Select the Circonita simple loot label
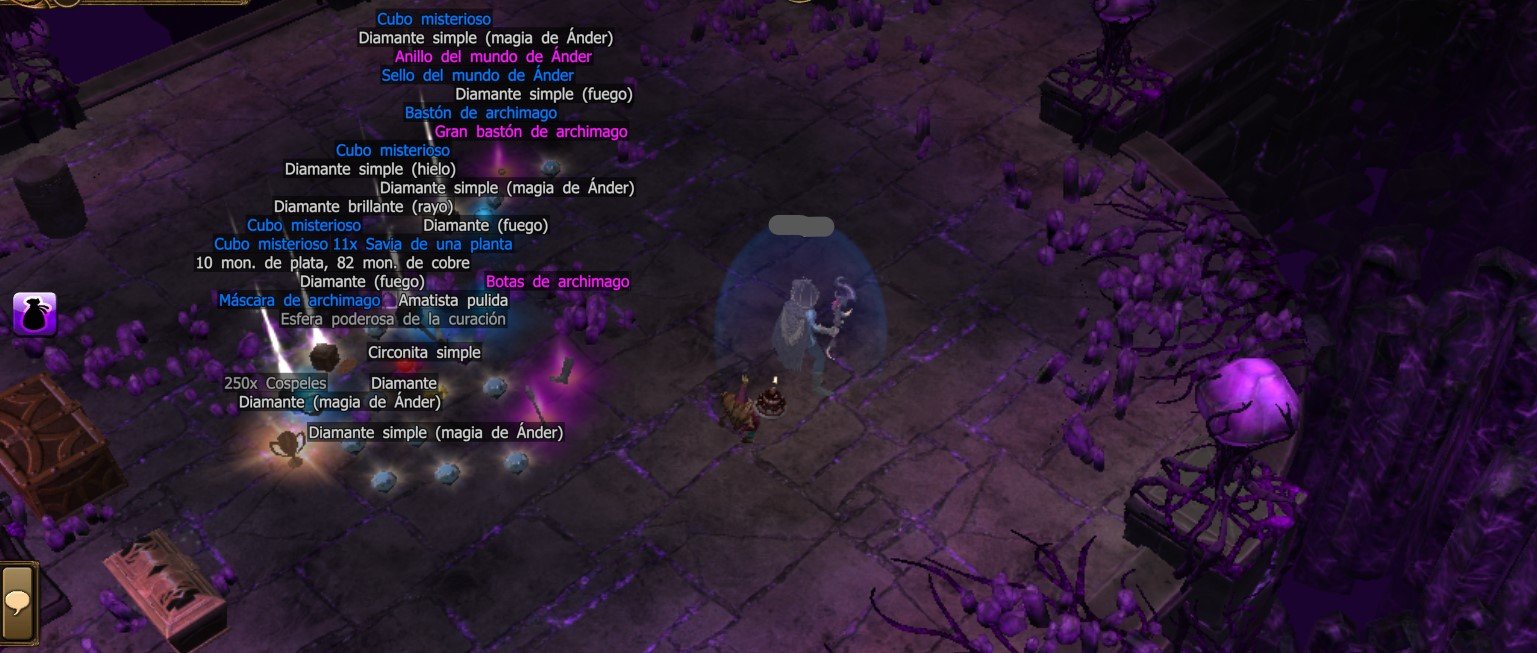The height and width of the screenshot is (653, 1537). pyautogui.click(x=424, y=353)
